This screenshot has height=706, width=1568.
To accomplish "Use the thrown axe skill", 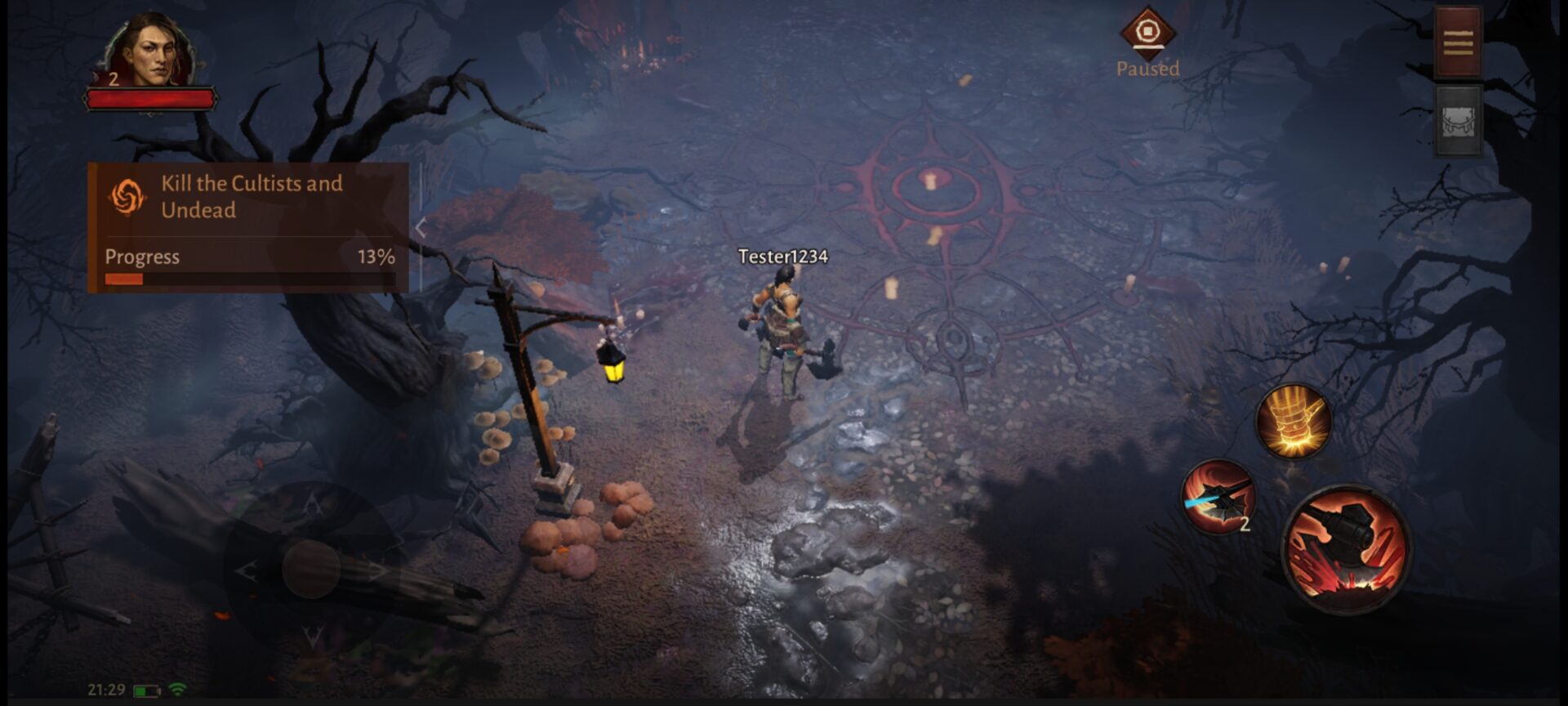I will [1218, 496].
